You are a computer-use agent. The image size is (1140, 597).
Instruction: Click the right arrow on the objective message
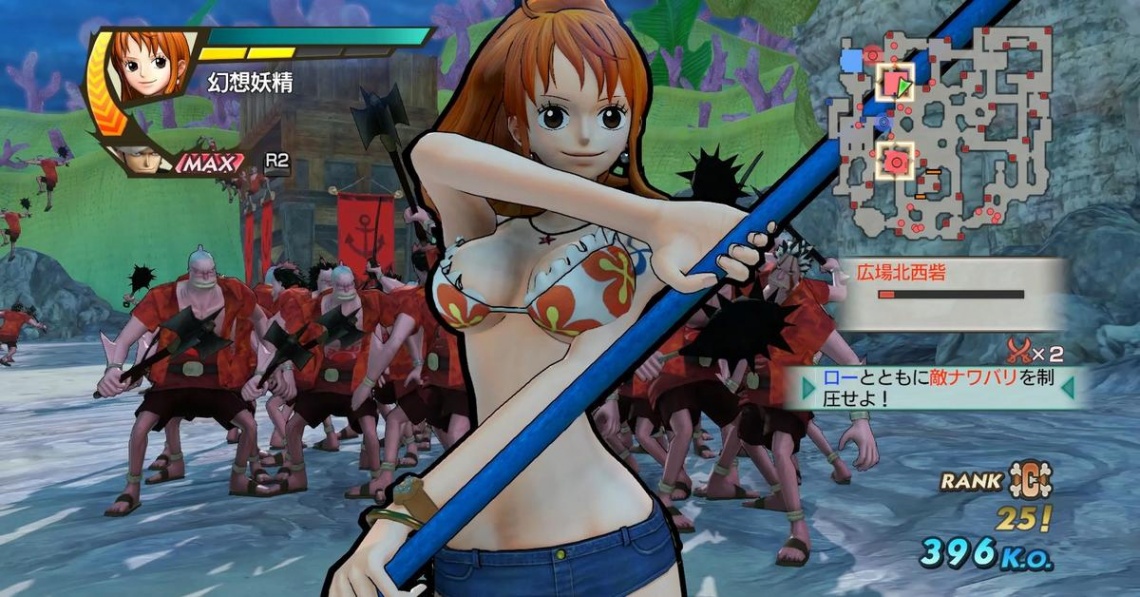[x=1068, y=388]
